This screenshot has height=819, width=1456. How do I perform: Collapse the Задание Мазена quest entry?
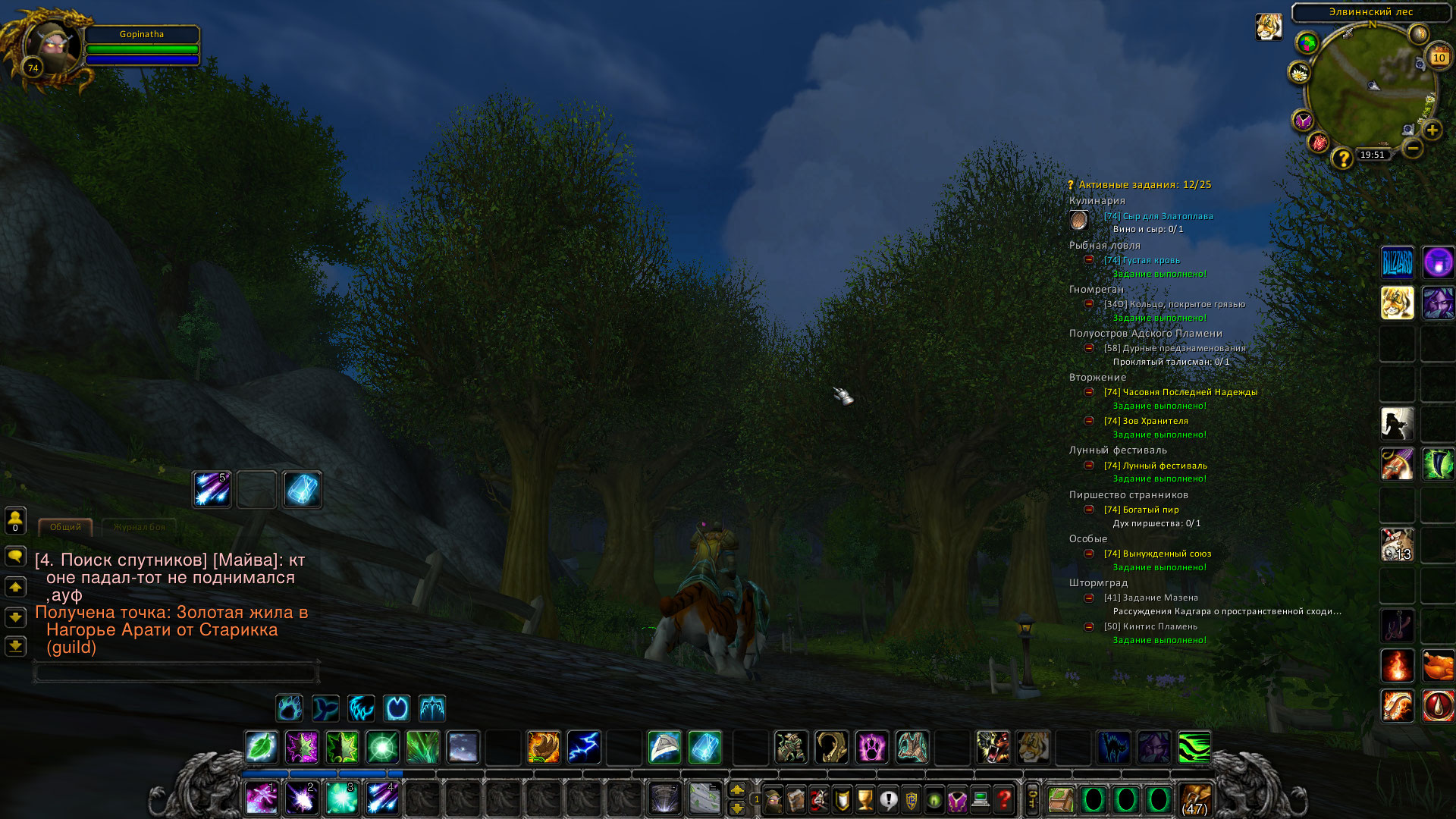(x=1090, y=598)
